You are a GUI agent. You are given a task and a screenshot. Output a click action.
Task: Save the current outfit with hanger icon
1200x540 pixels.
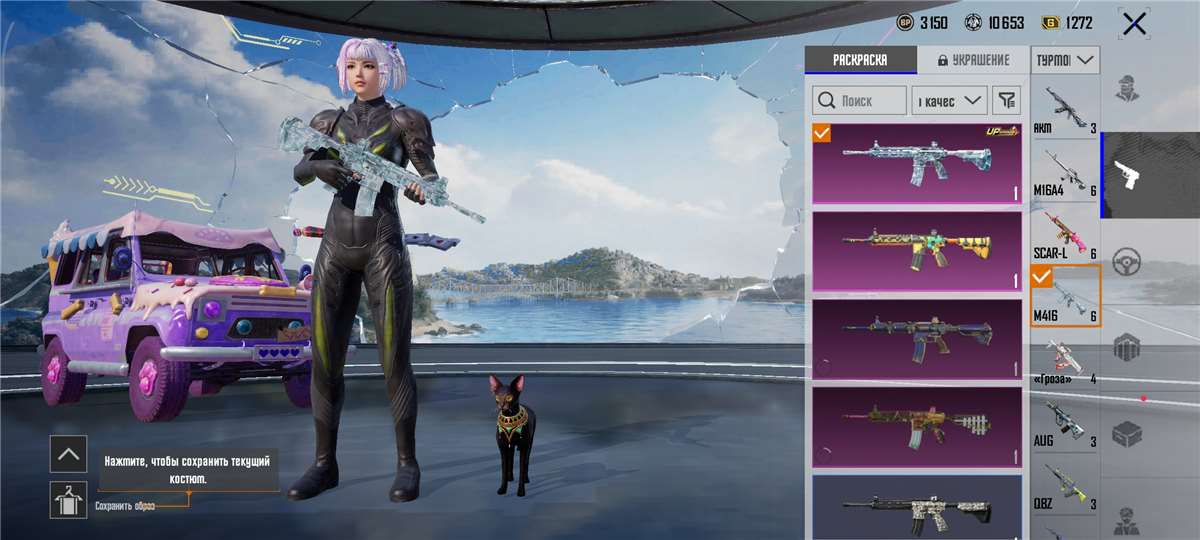68,499
